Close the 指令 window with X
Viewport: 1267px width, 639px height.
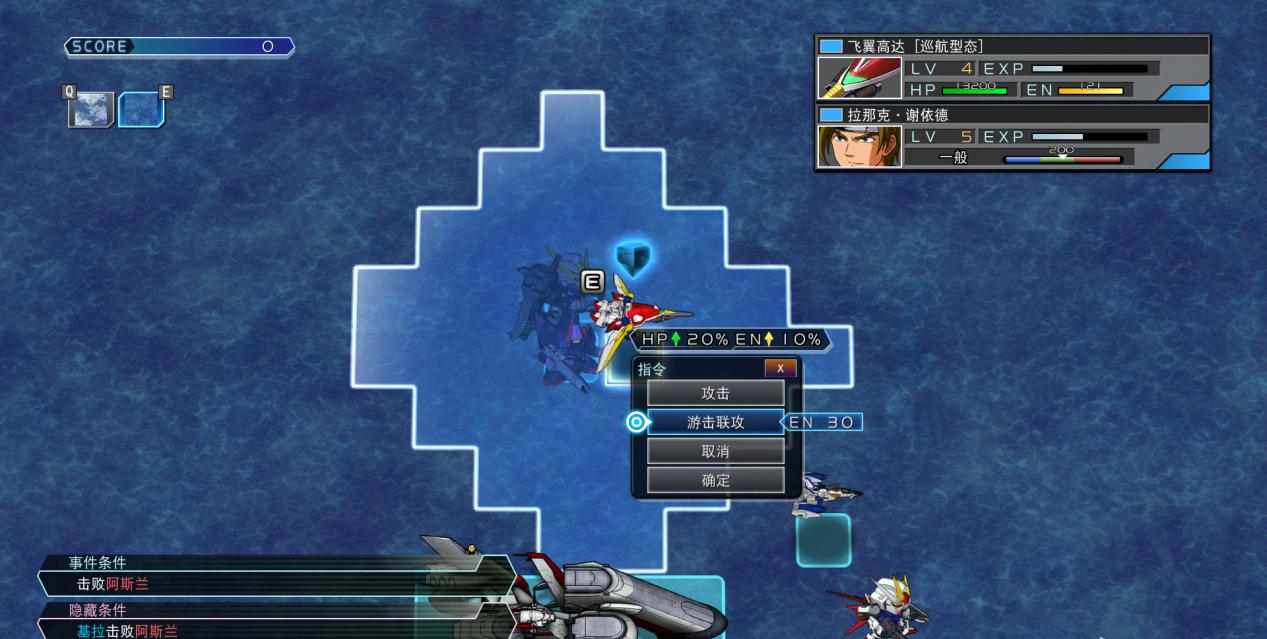click(780, 368)
